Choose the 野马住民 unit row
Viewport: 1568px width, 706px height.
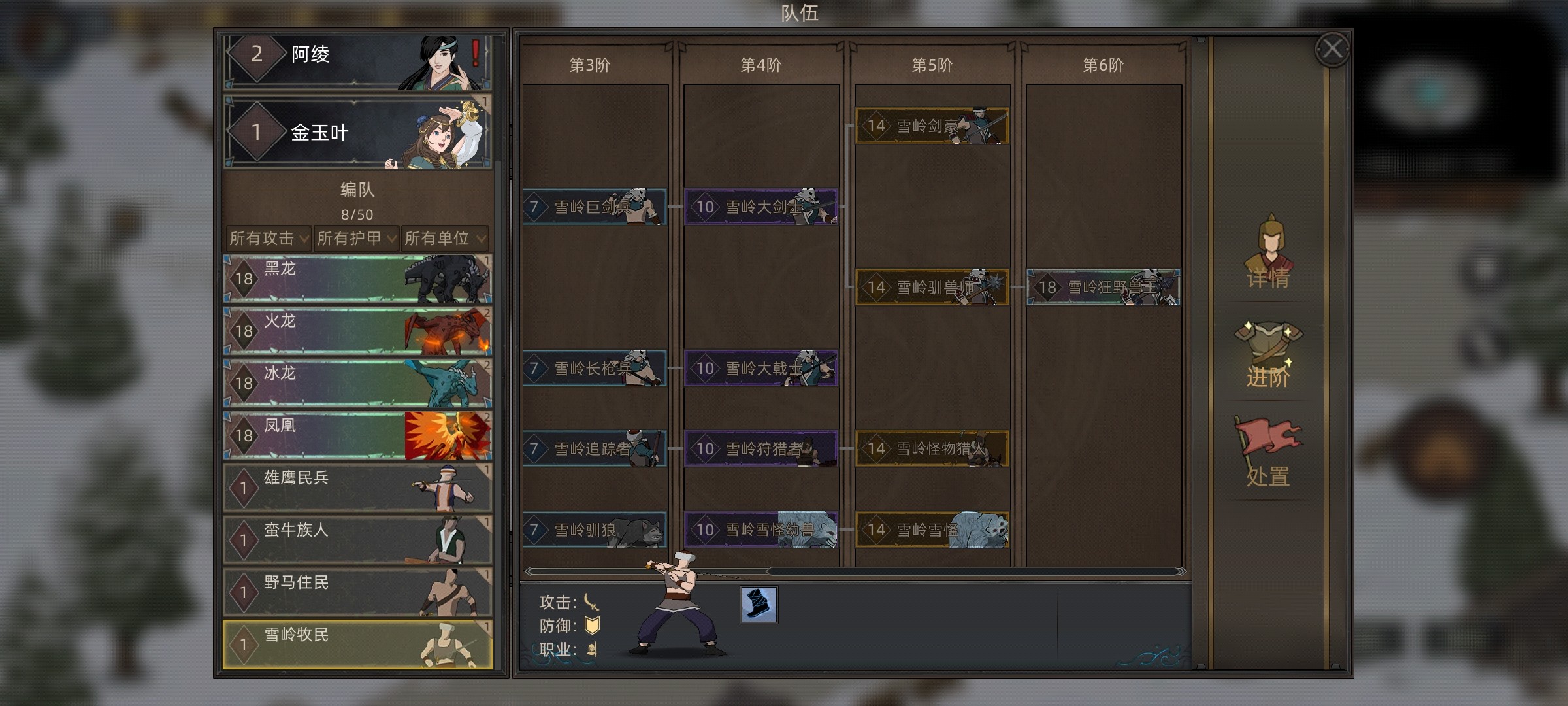tap(357, 593)
